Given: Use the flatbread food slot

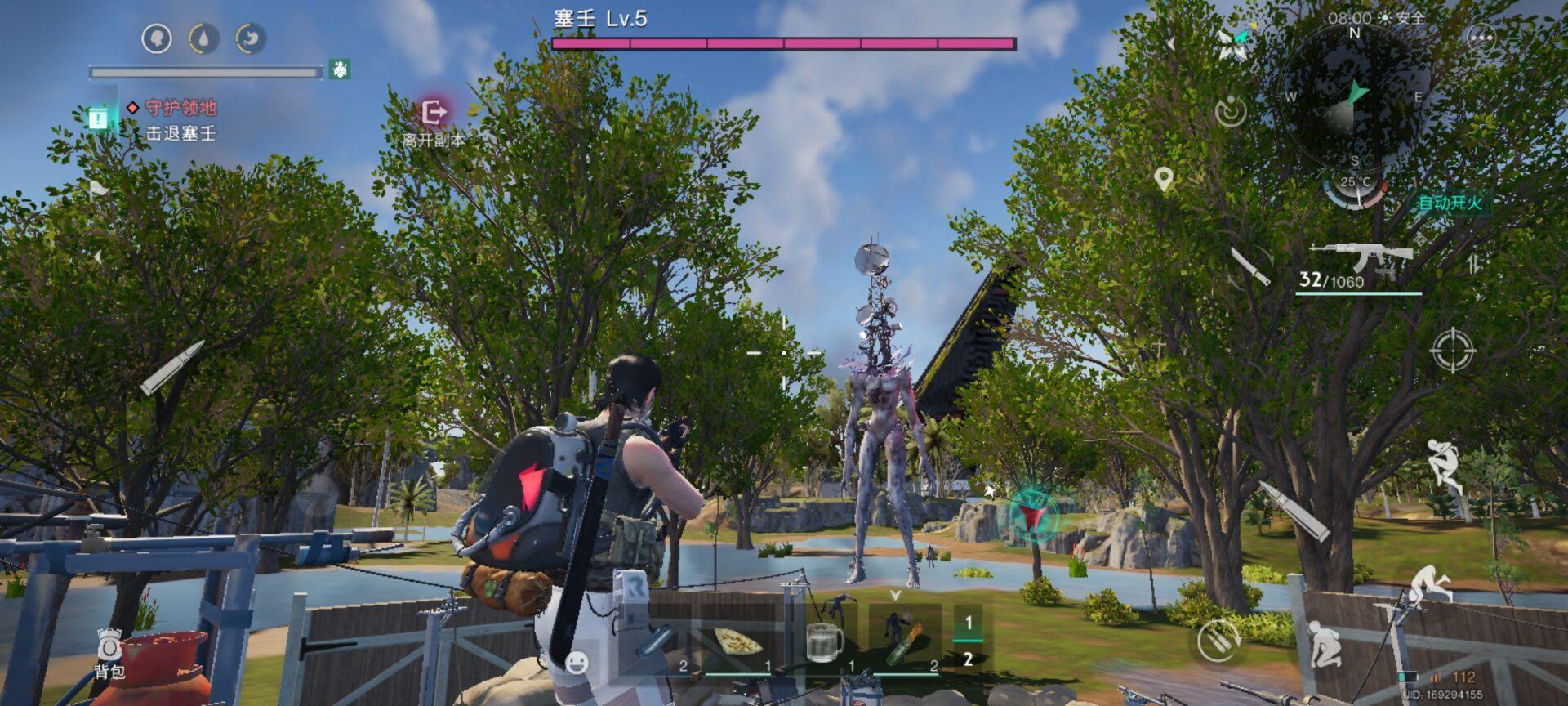Looking at the screenshot, I should point(737,642).
